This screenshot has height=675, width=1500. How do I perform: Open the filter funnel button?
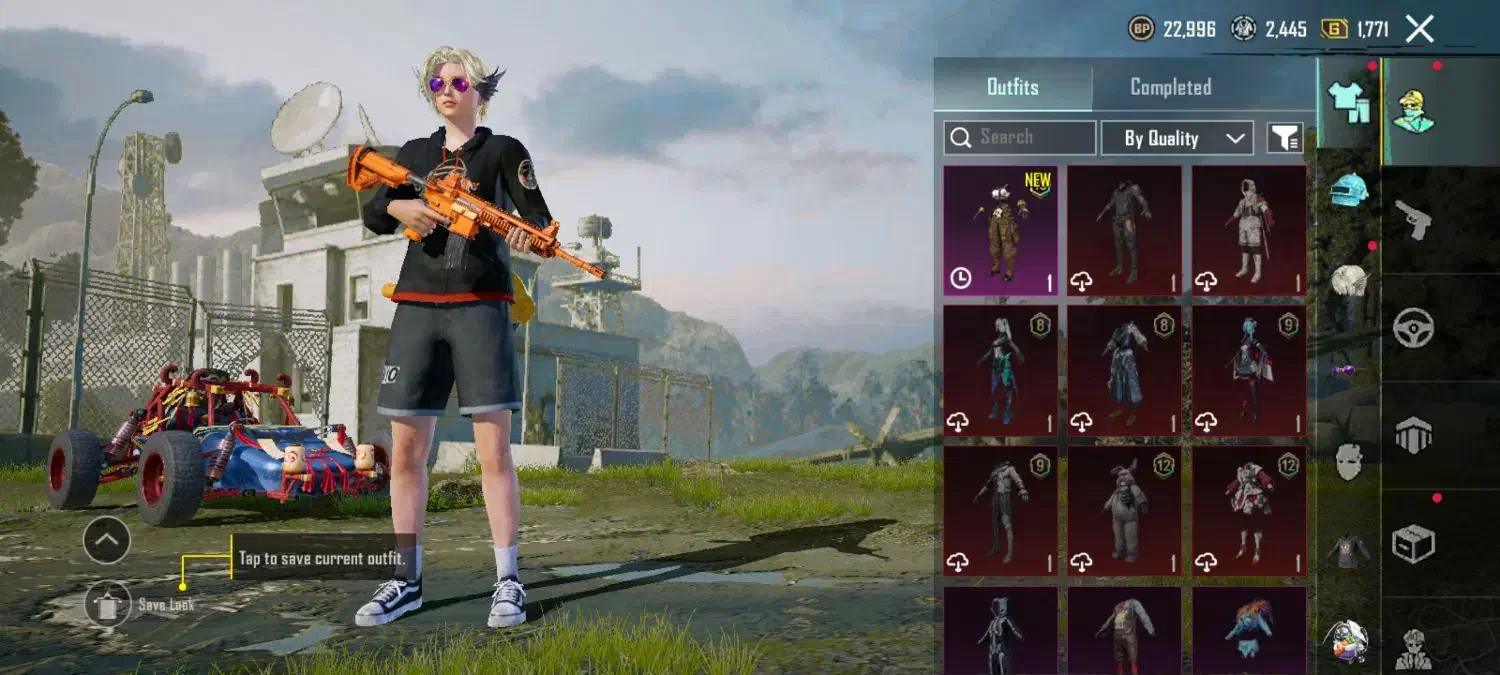click(1285, 138)
